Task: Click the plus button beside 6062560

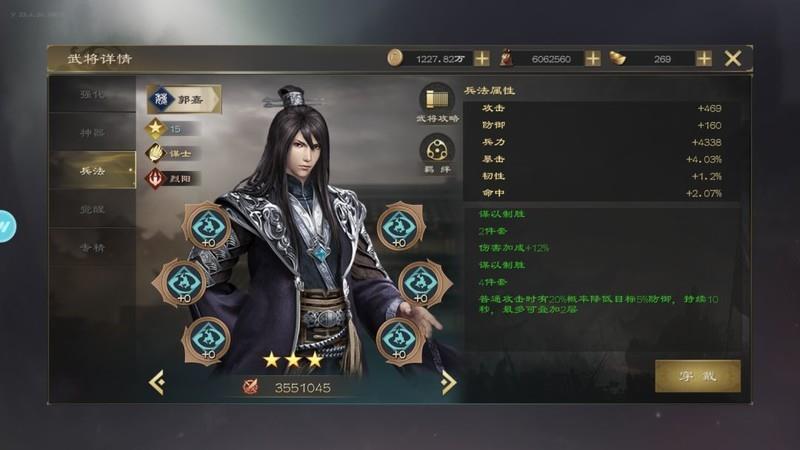Action: 593,58
